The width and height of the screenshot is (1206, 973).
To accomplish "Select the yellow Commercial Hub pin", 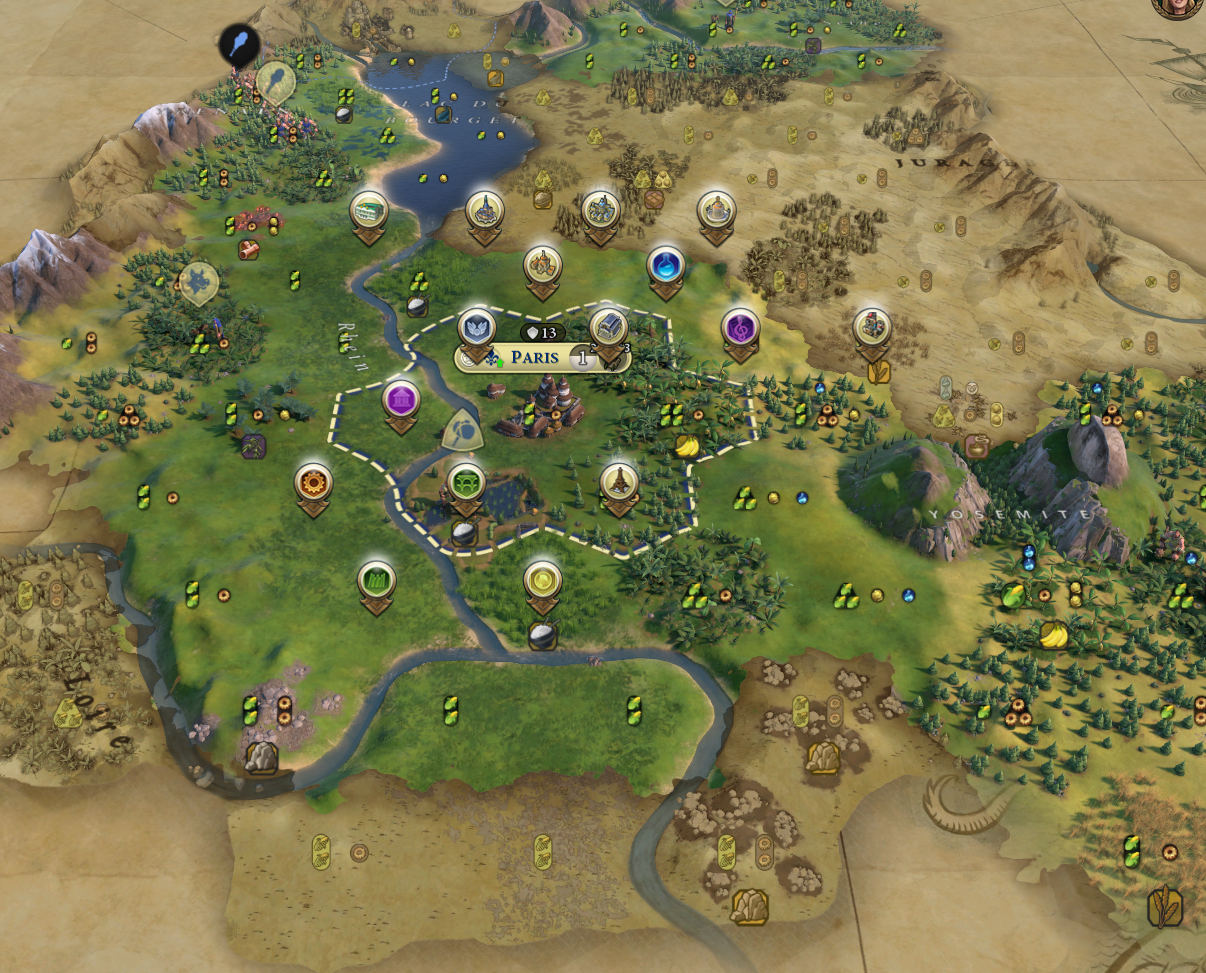I will coord(542,579).
